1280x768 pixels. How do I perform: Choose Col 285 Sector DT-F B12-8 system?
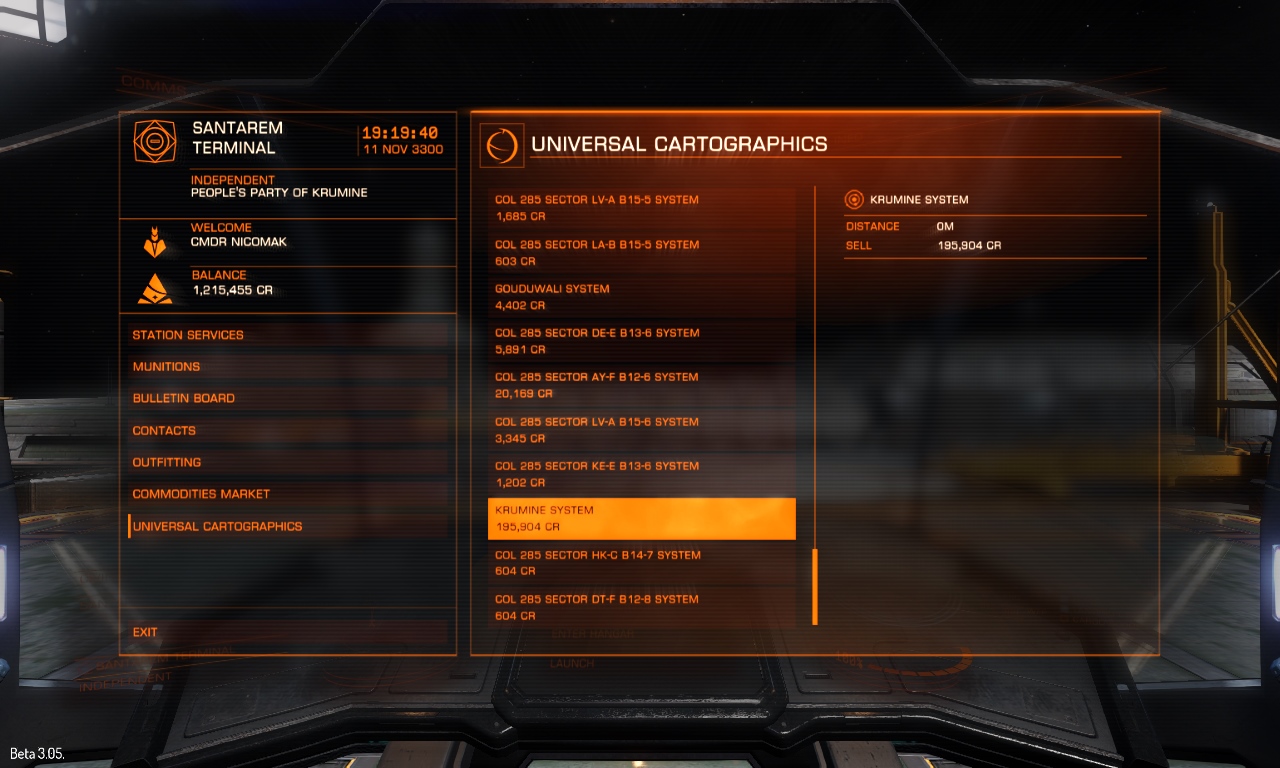click(x=641, y=607)
